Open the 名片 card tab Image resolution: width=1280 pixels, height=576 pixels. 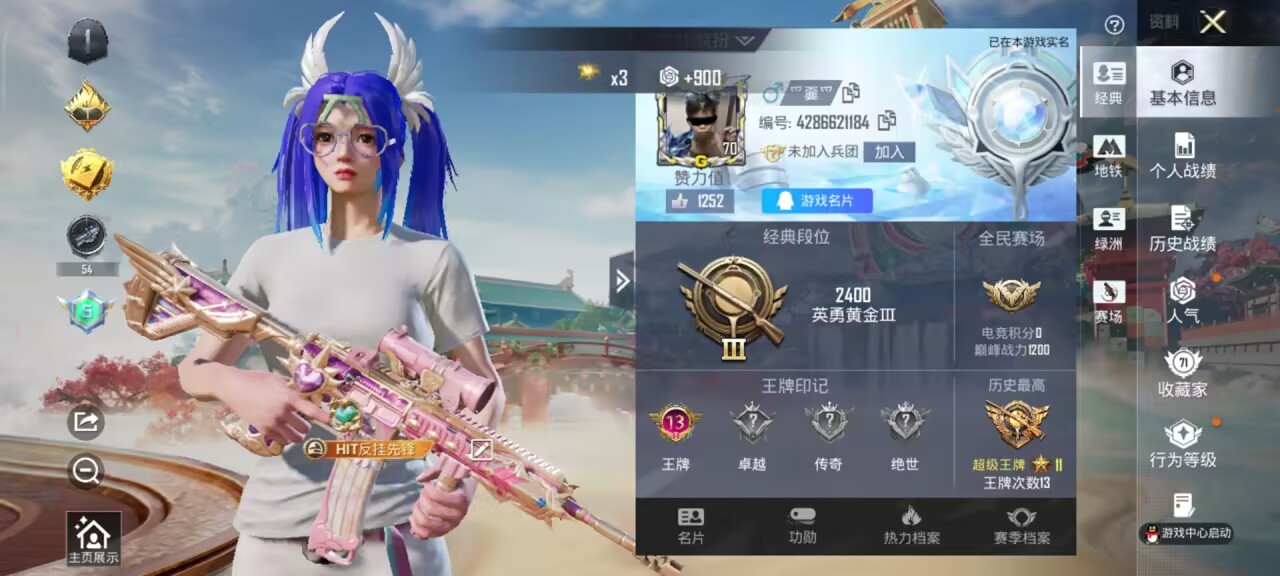(x=691, y=526)
